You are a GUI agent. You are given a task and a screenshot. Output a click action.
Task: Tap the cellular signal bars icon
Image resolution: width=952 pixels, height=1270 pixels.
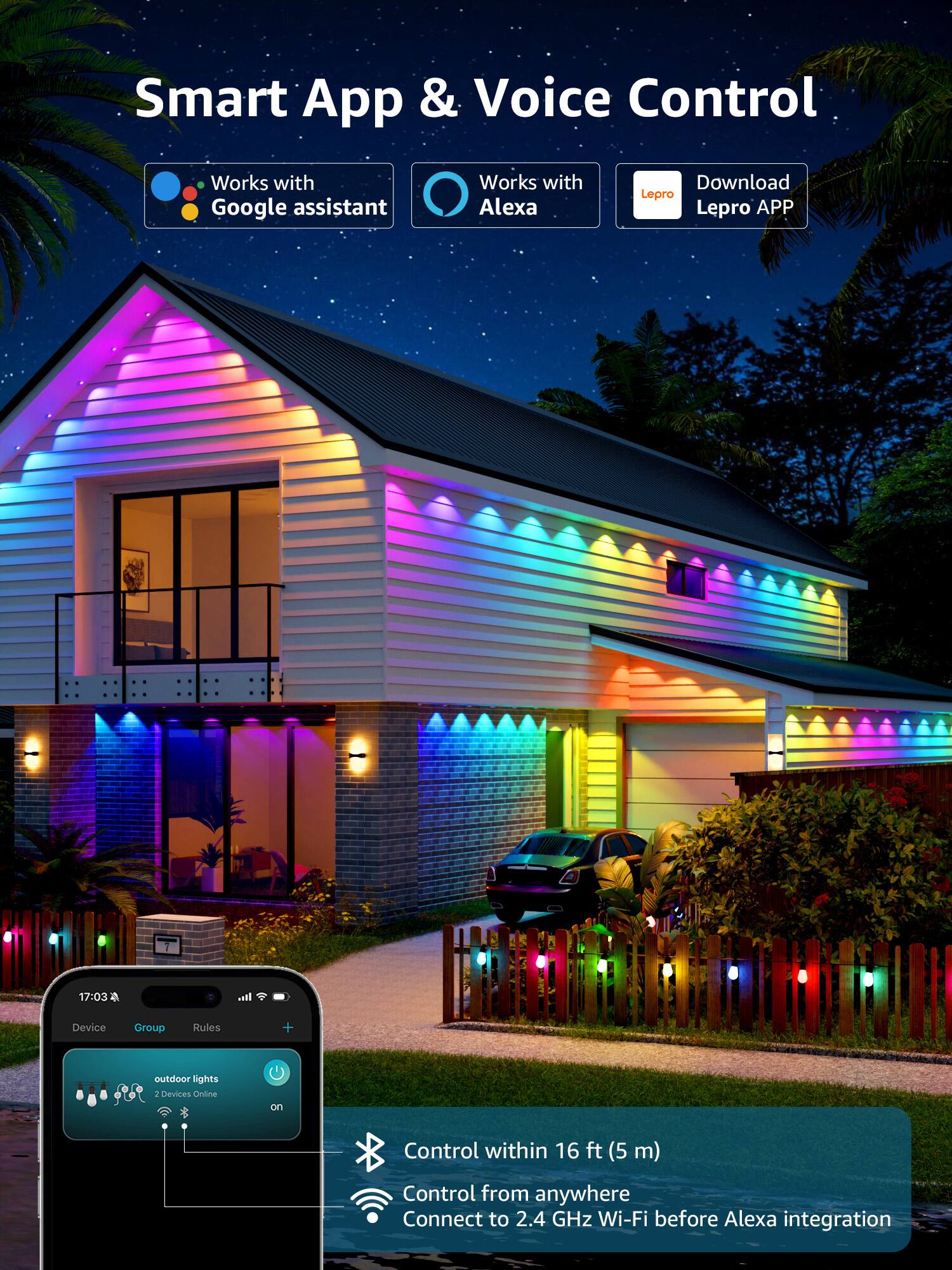tap(245, 997)
